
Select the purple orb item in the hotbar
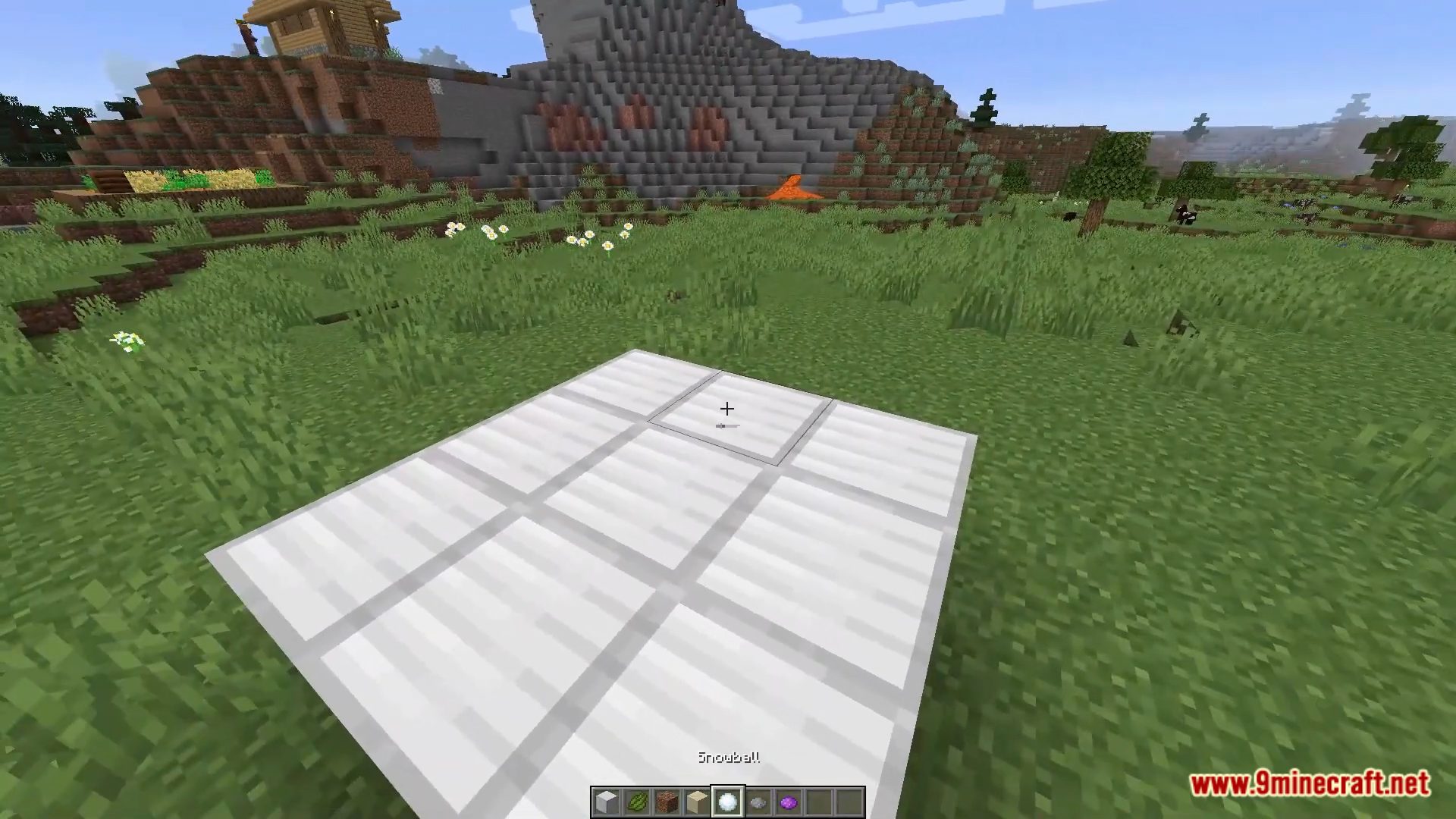coord(789,802)
